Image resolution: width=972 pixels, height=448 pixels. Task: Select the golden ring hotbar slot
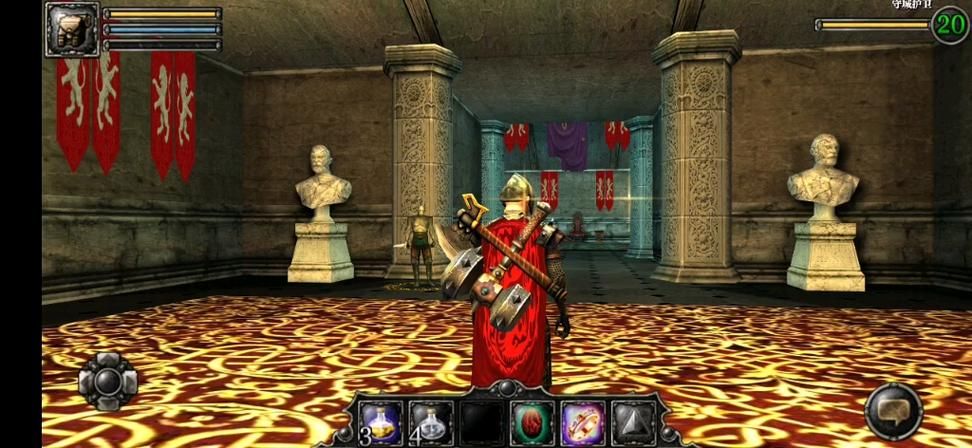(581, 422)
